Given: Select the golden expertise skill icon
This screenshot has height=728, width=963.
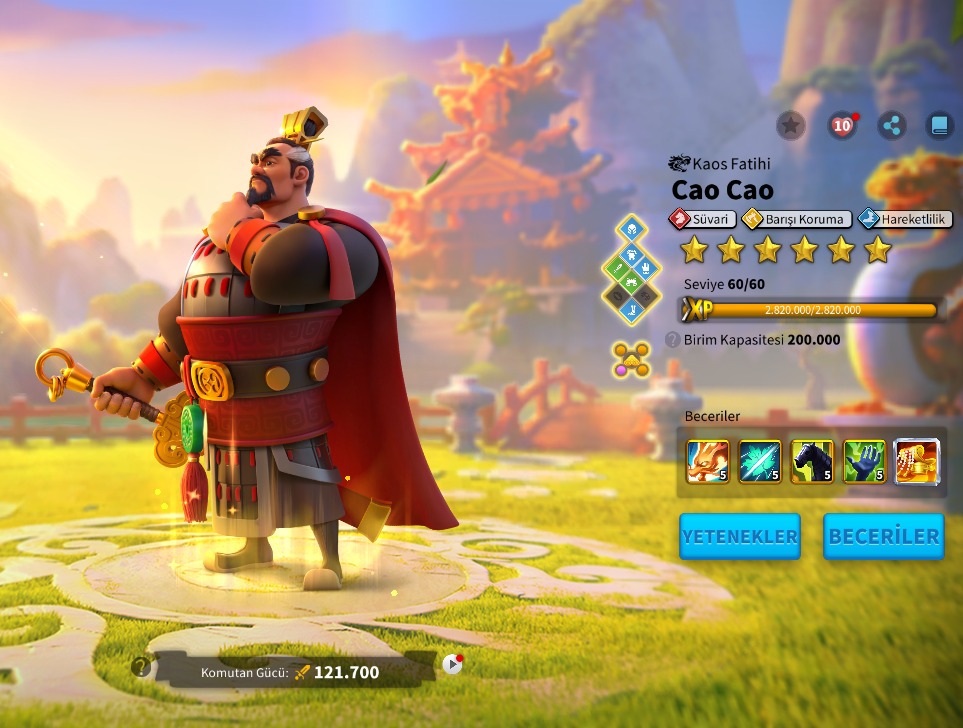Looking at the screenshot, I should pyautogui.click(x=916, y=461).
